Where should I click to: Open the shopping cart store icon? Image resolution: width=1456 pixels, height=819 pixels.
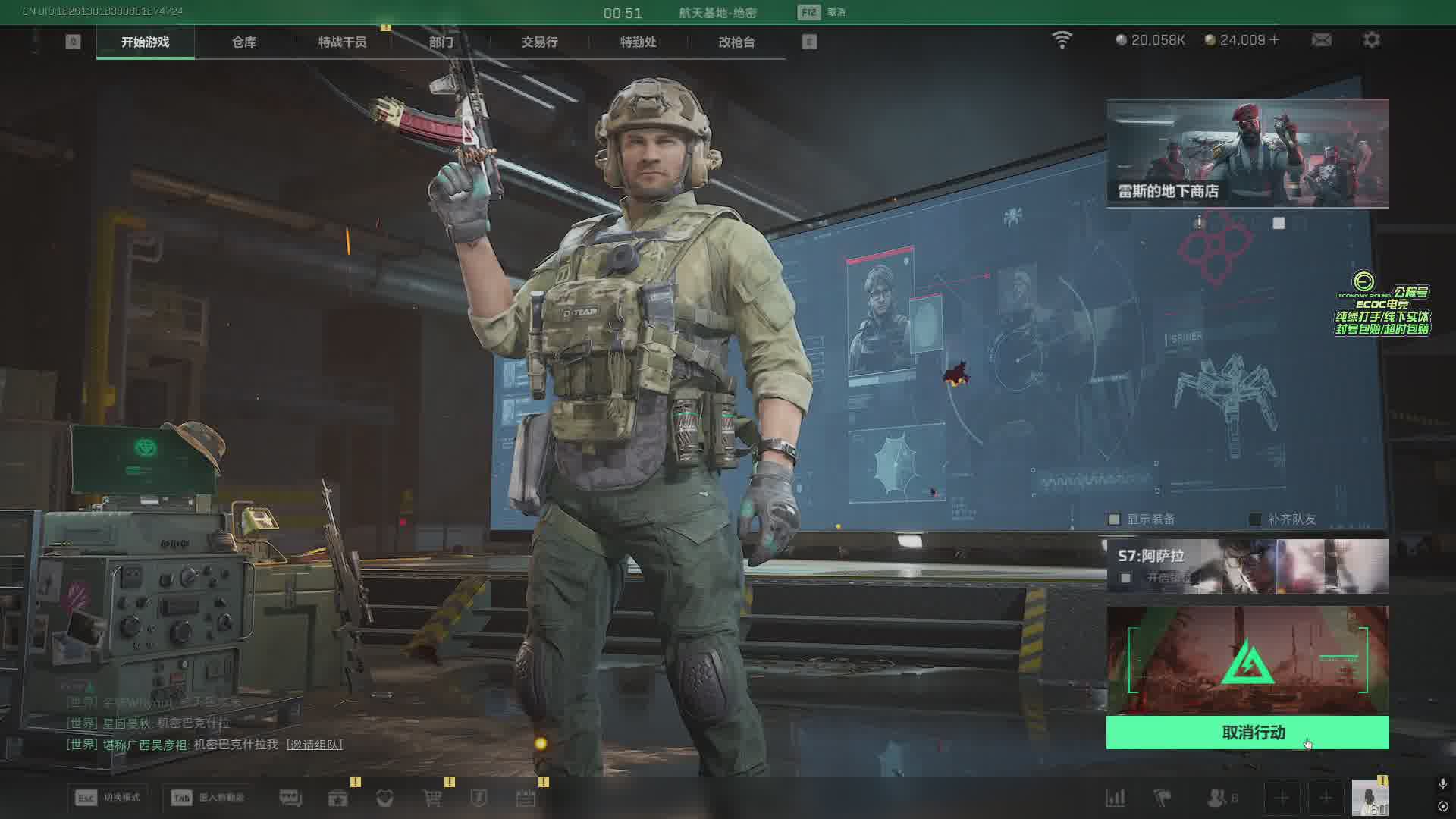(x=432, y=798)
